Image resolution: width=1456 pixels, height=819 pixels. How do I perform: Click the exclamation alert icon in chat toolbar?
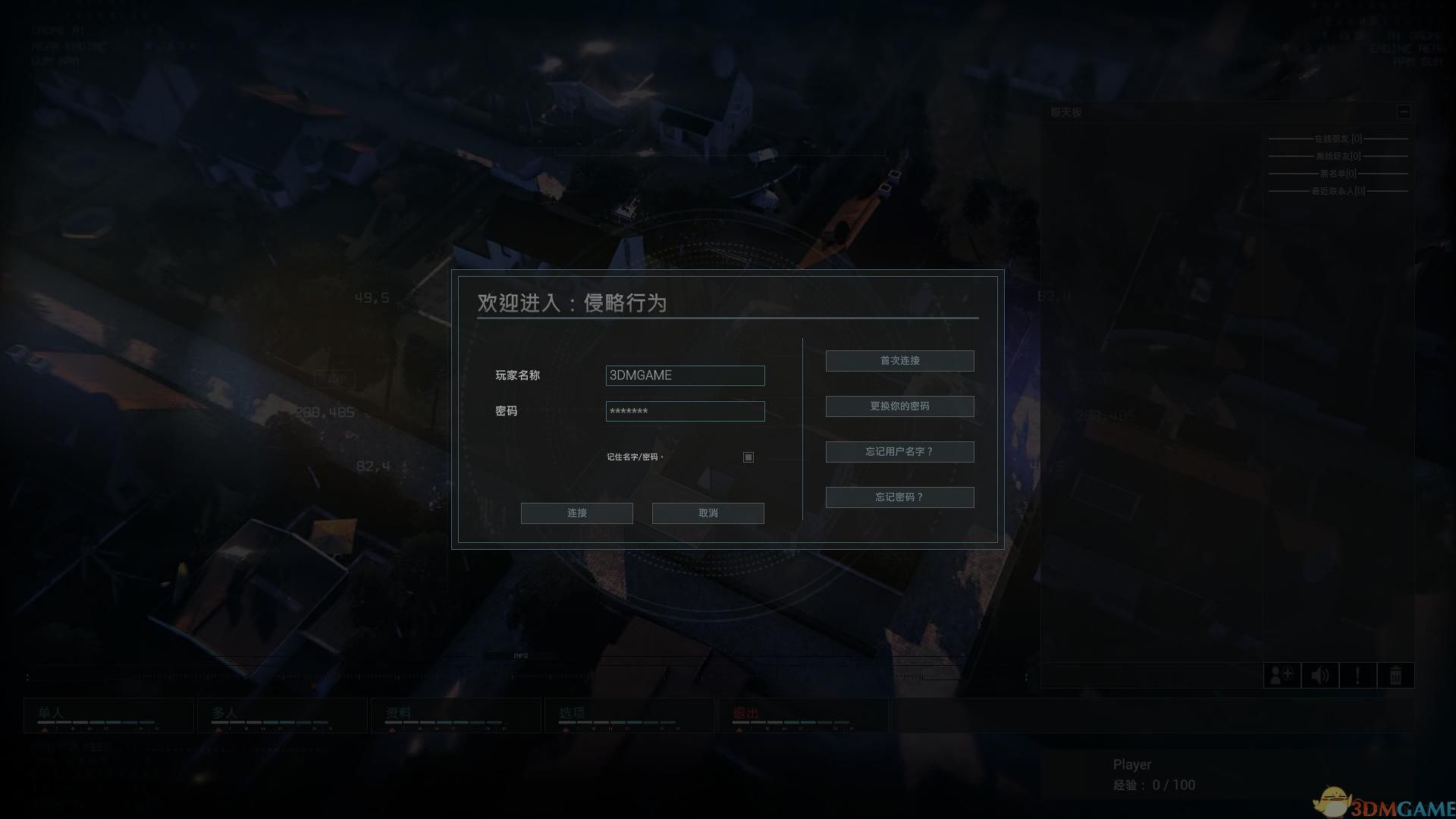[x=1357, y=675]
